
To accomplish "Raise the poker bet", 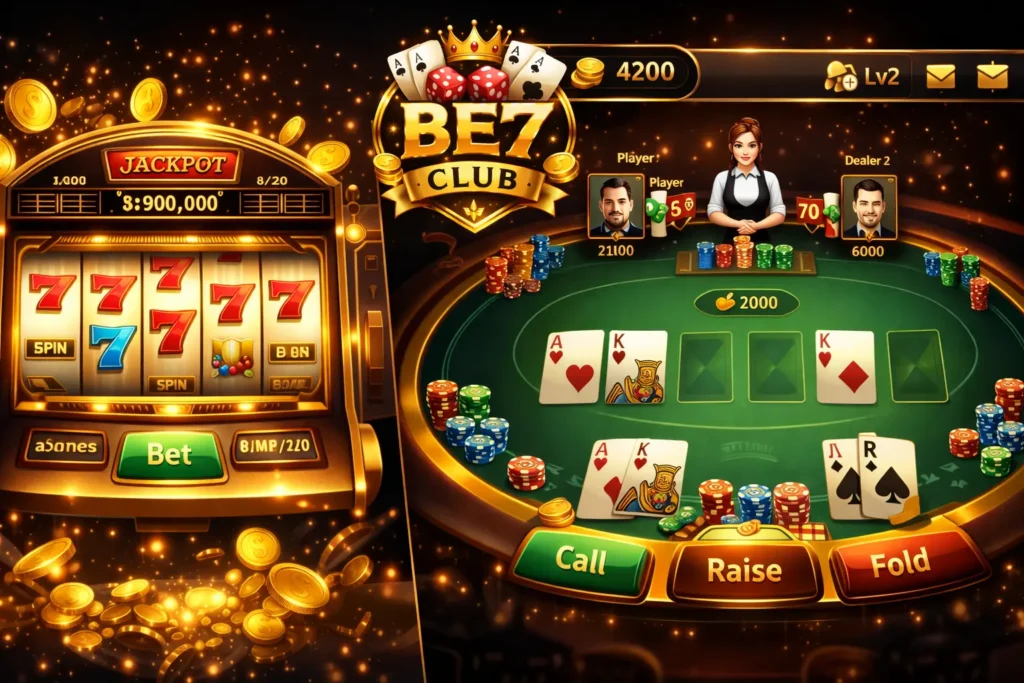I will point(743,569).
